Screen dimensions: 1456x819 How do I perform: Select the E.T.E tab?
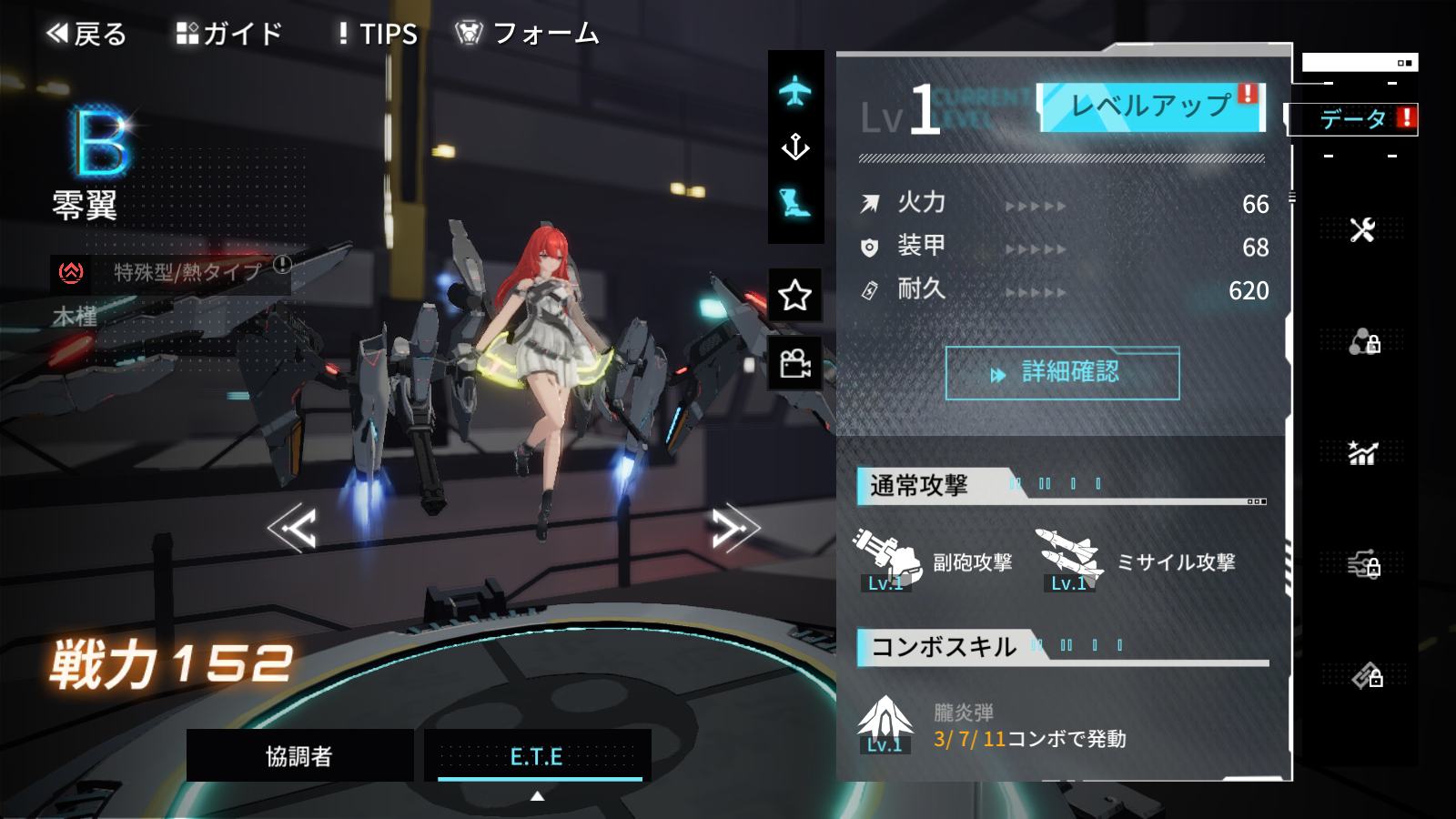tap(537, 755)
